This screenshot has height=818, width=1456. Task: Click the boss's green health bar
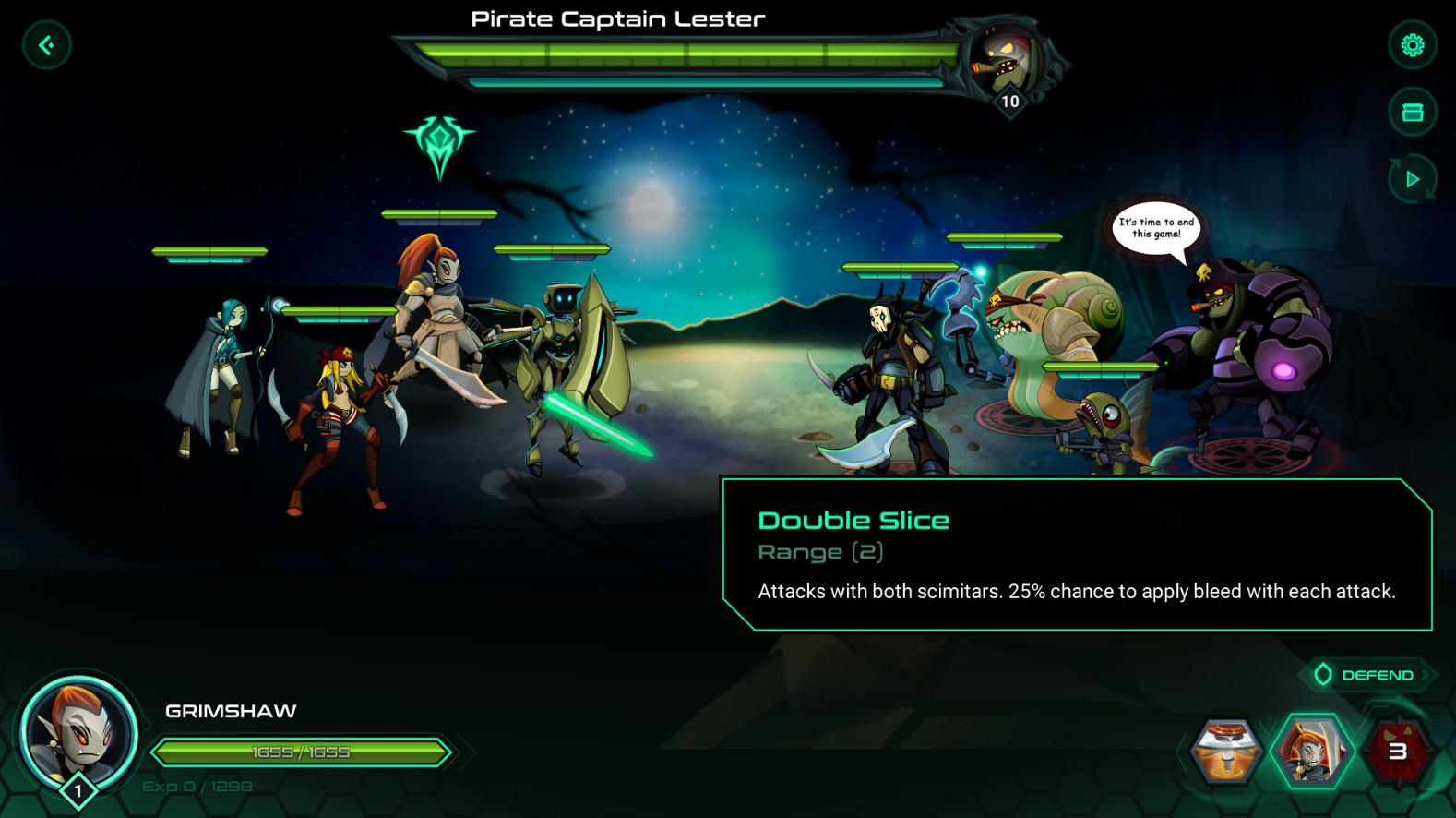683,53
